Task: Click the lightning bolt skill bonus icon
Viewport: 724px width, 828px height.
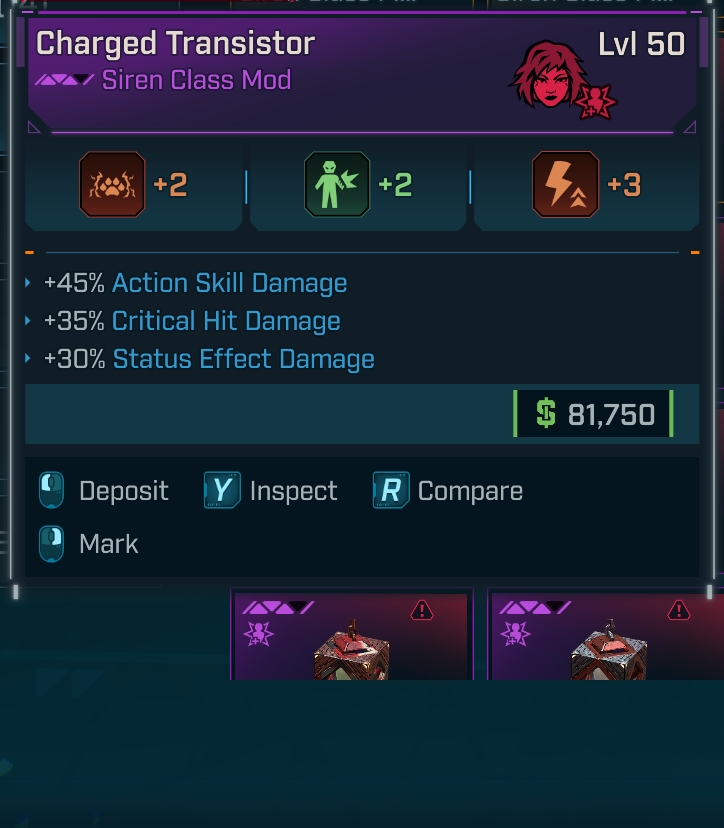Action: point(565,185)
